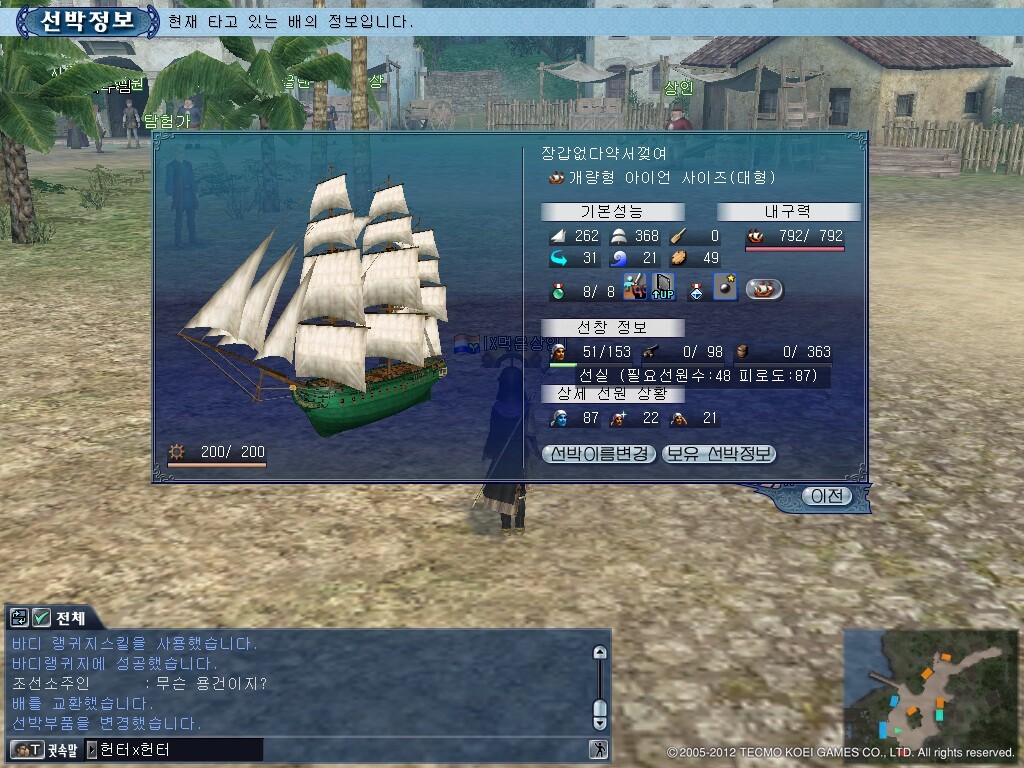The width and height of the screenshot is (1024, 768).
Task: Click the ship icon oval button
Action: [x=765, y=290]
